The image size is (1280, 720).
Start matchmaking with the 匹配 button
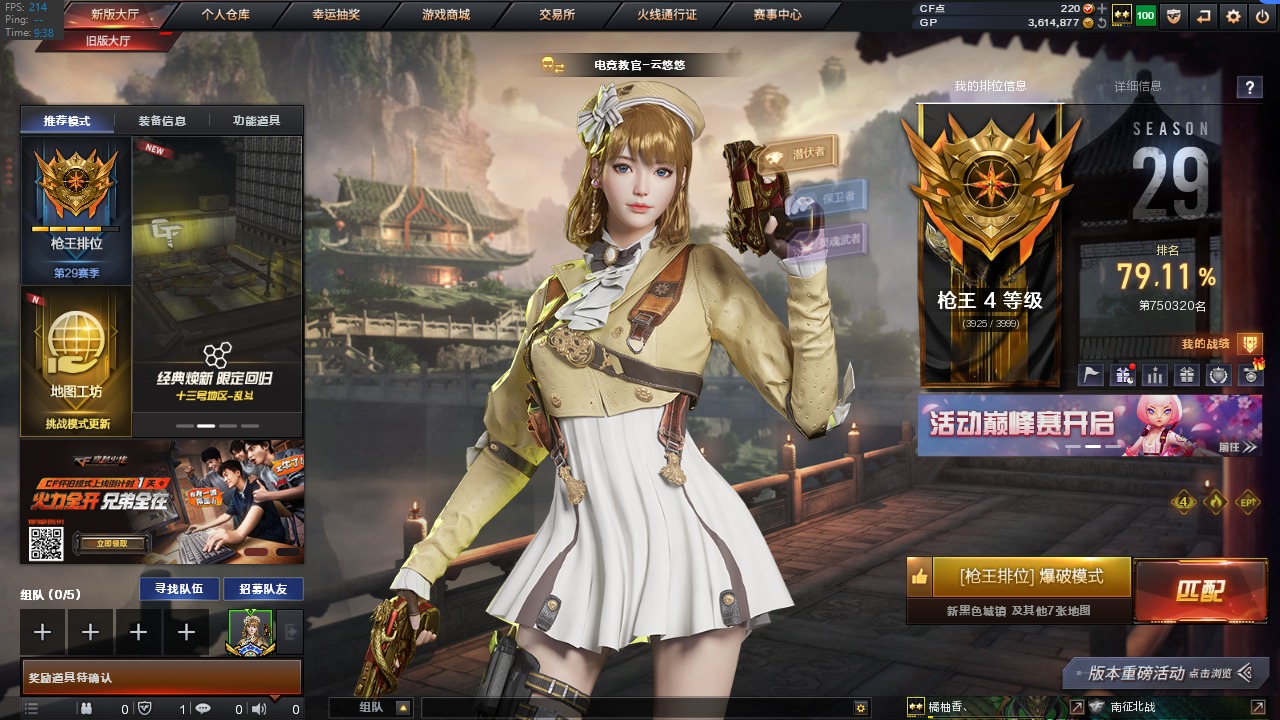tap(1199, 591)
